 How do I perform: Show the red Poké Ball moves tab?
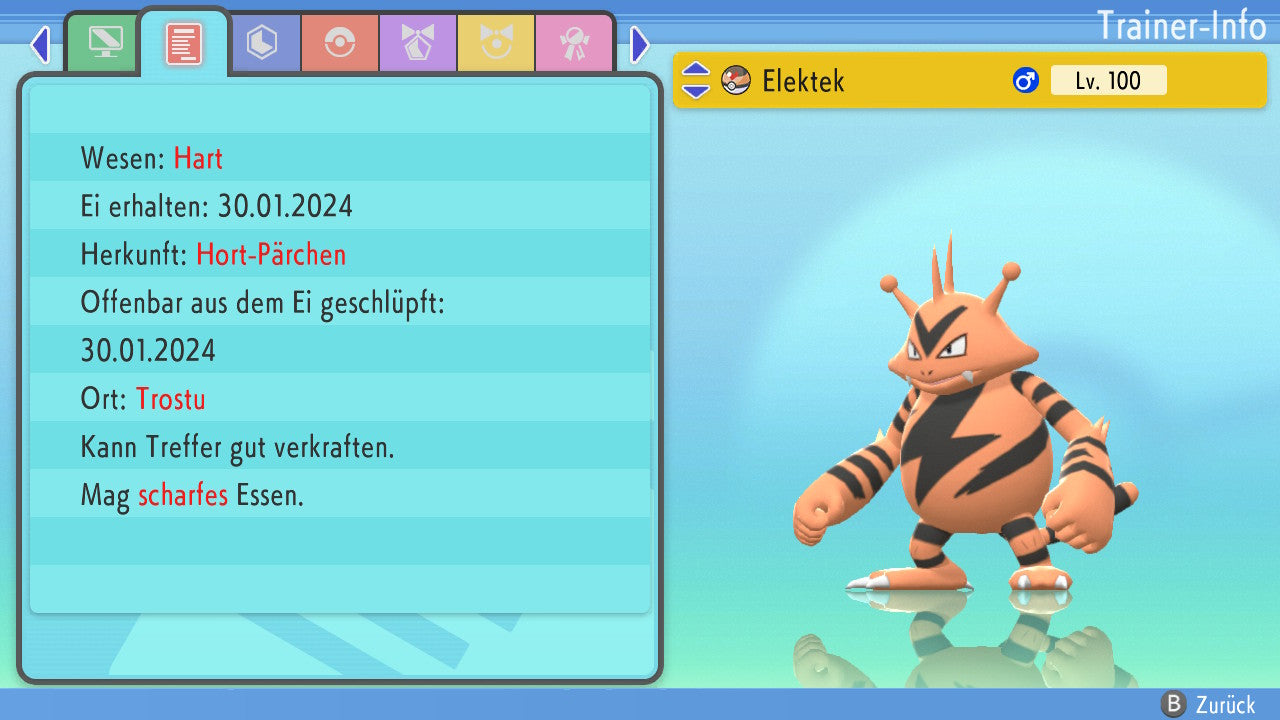pos(340,43)
